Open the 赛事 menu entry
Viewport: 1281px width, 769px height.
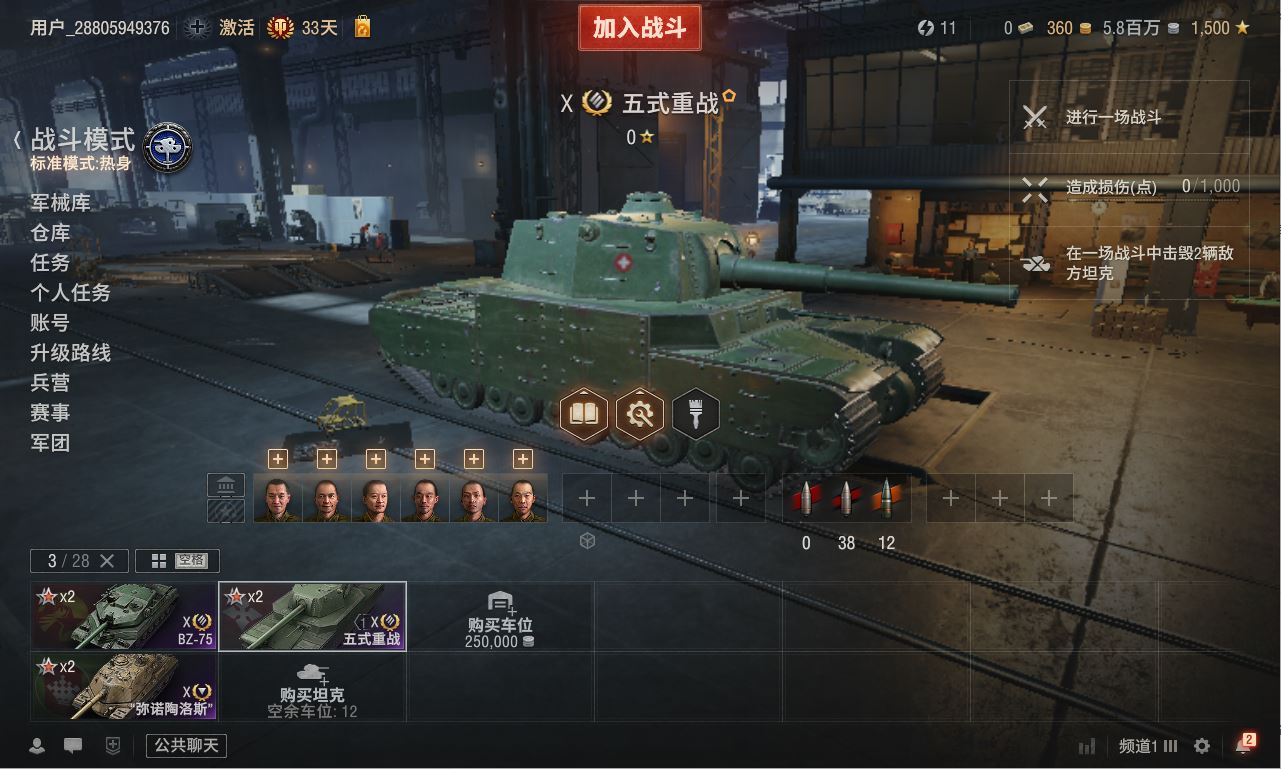50,413
